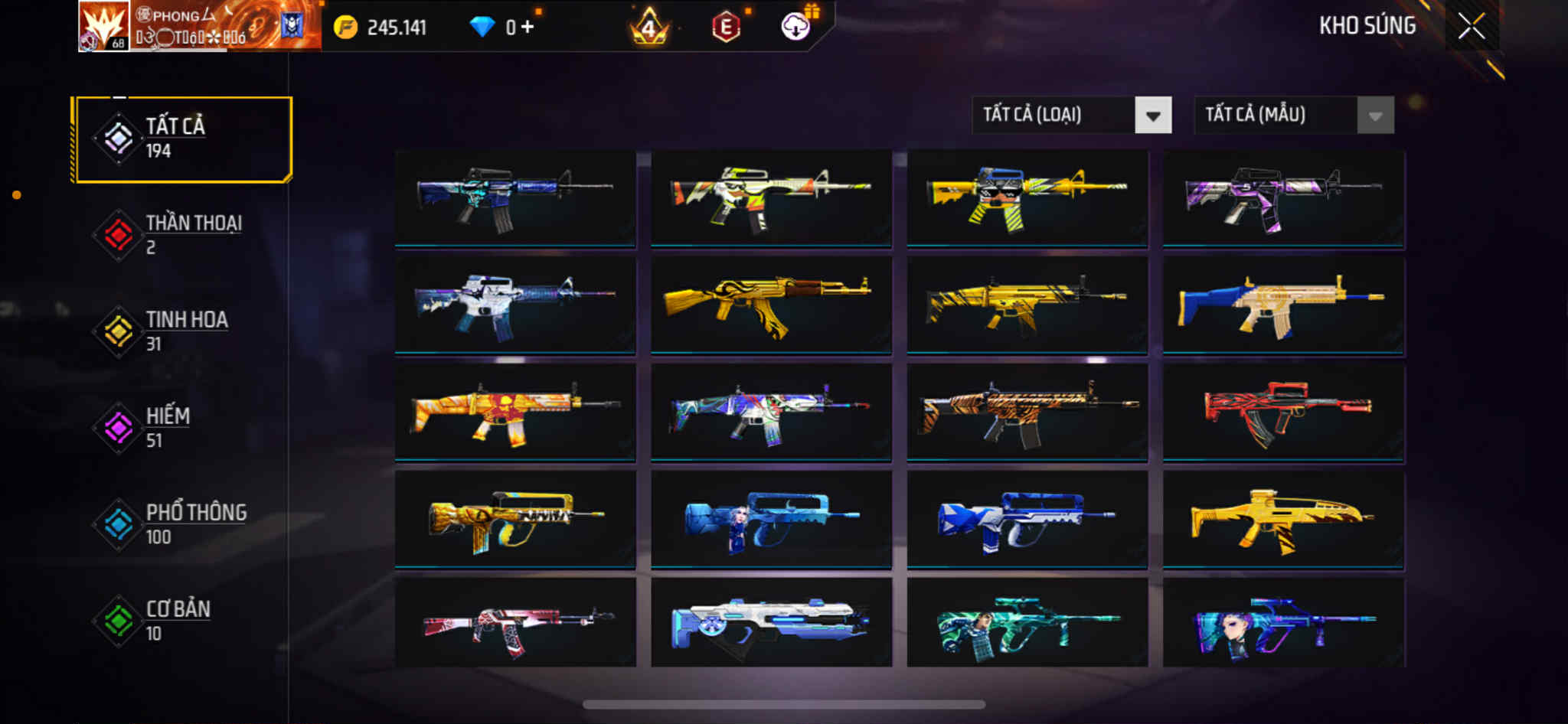The width and height of the screenshot is (1568, 724).
Task: Open the gold crown rank 4 icon
Action: (649, 28)
